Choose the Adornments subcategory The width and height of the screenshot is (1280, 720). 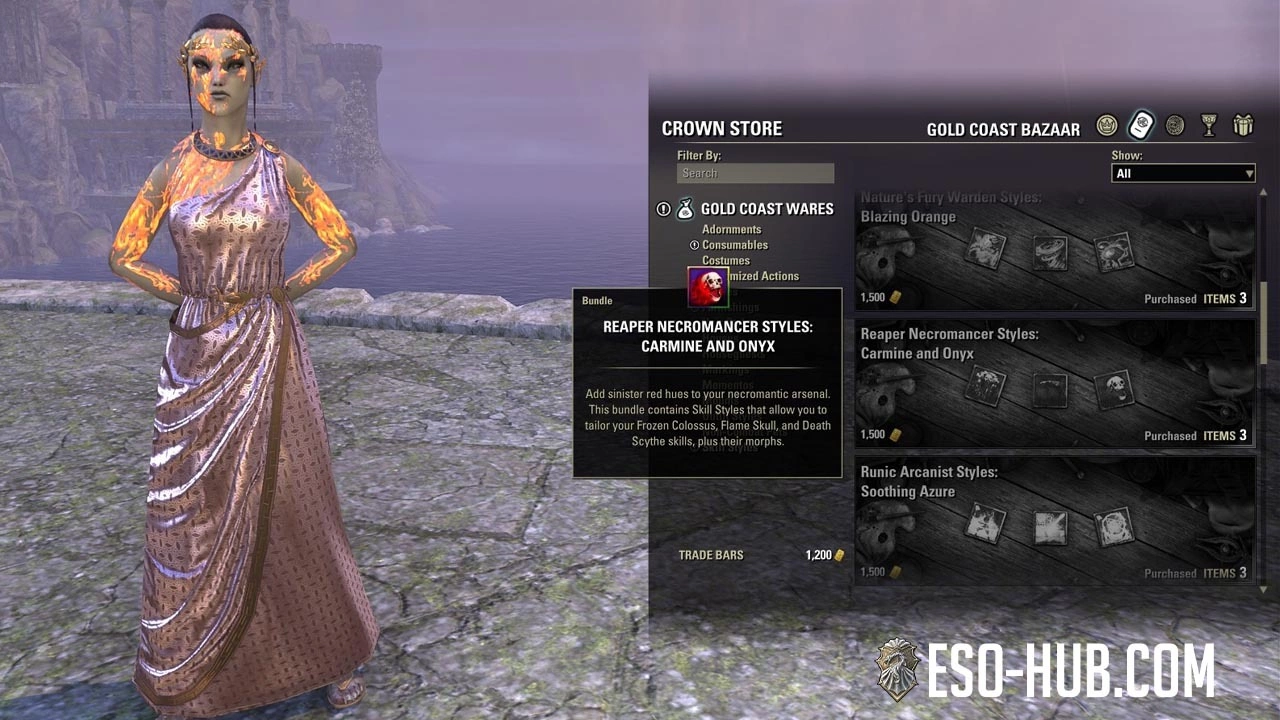pos(731,229)
